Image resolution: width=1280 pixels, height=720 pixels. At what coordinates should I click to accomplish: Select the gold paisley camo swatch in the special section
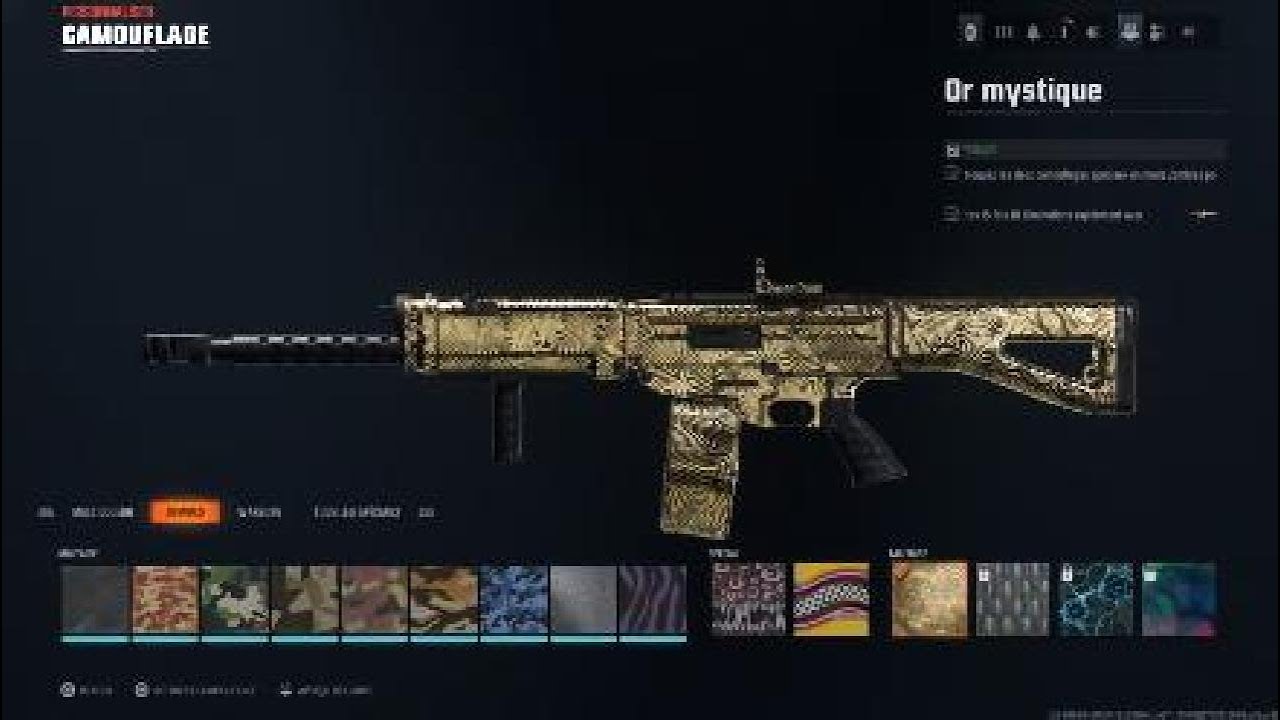pyautogui.click(x=930, y=600)
